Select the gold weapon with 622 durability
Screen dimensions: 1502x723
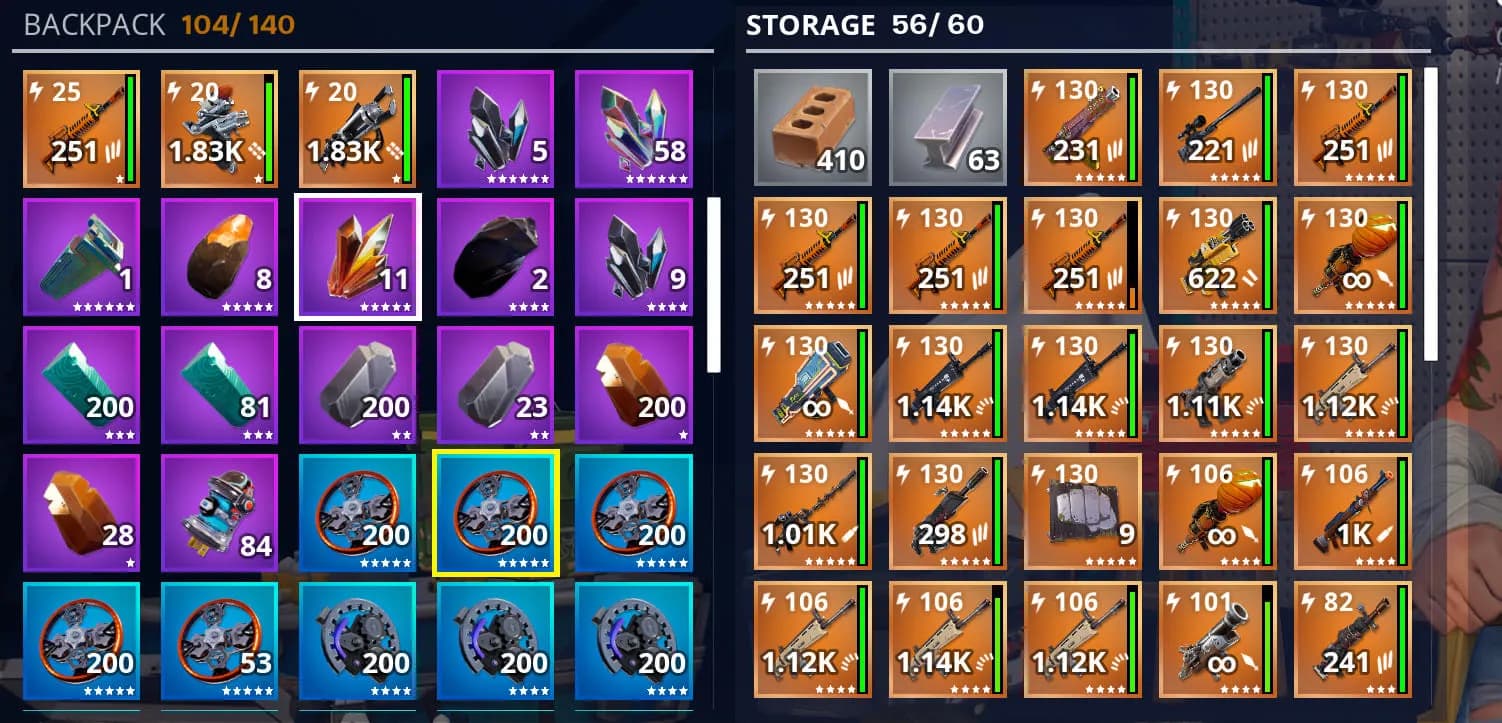tap(1217, 255)
